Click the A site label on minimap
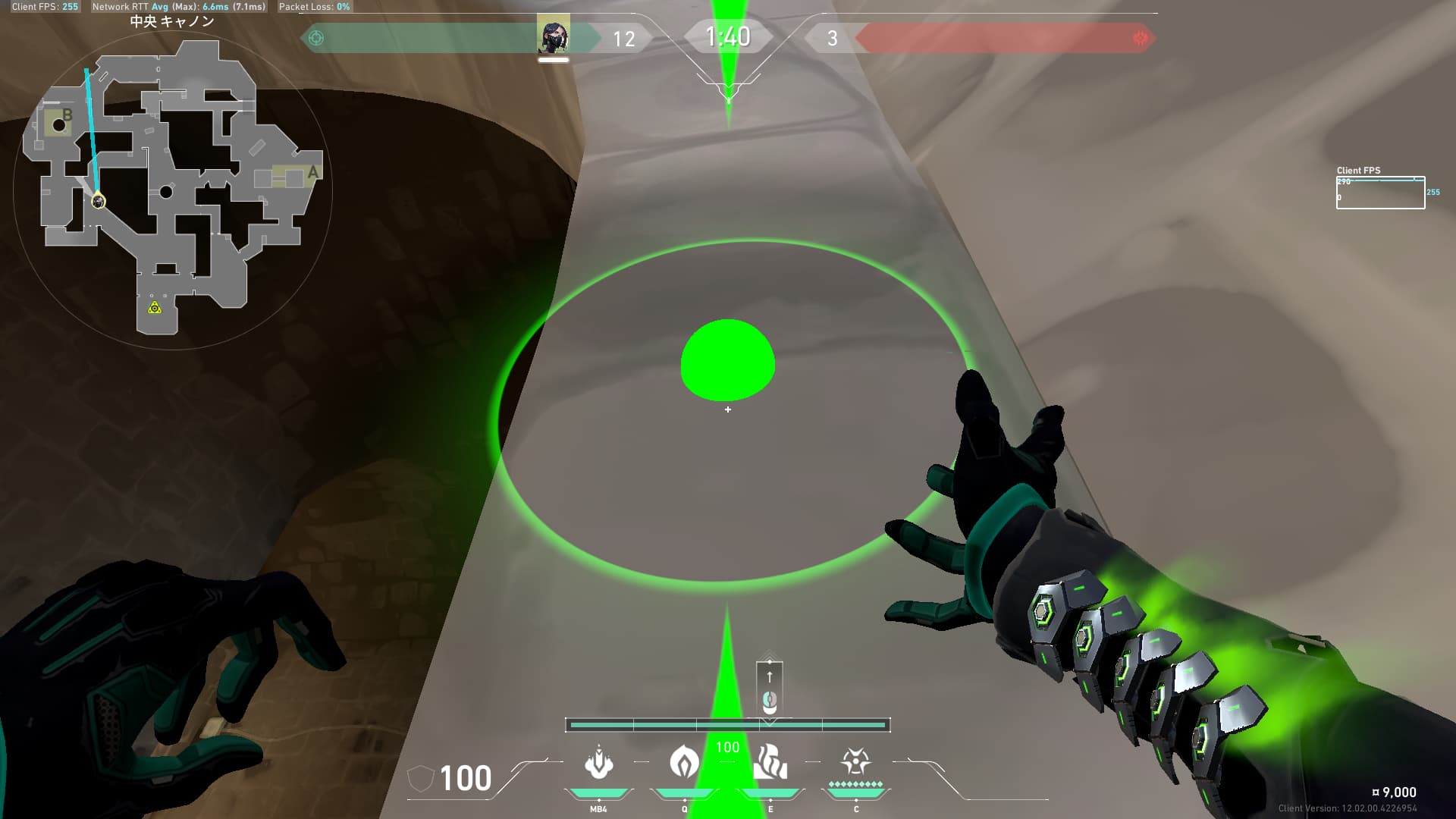This screenshot has width=1456, height=819. pos(313,173)
